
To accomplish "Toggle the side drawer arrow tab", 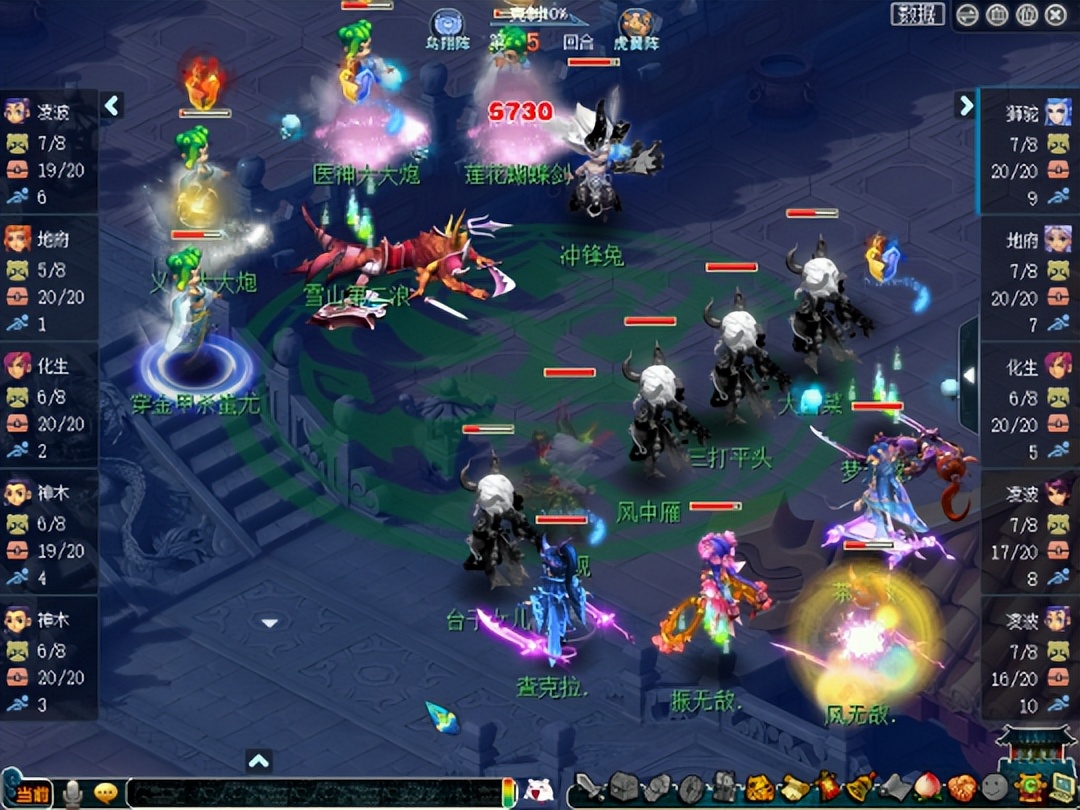I will click(x=968, y=374).
